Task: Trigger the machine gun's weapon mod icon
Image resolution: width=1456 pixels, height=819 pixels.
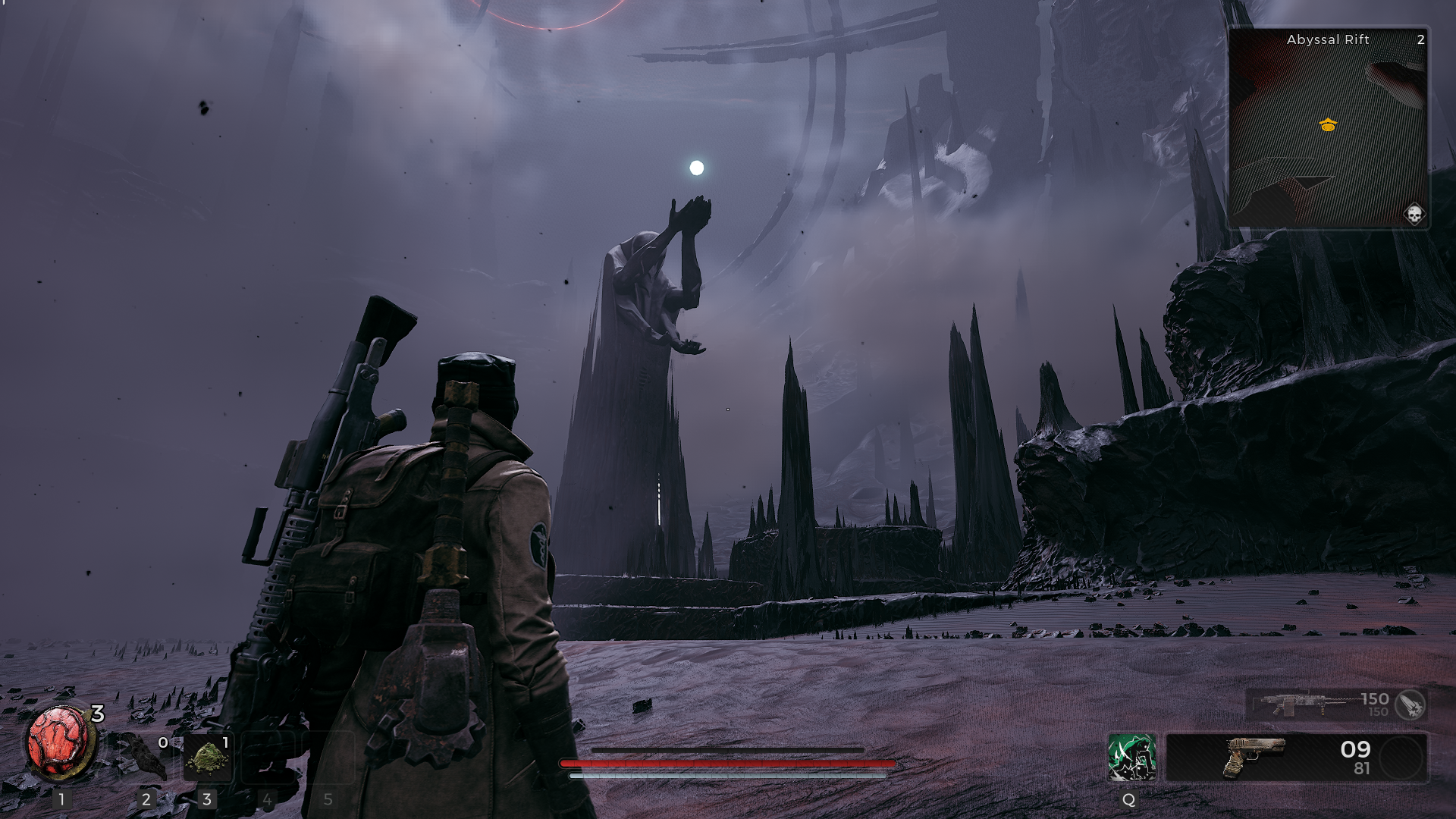Action: (x=1410, y=704)
